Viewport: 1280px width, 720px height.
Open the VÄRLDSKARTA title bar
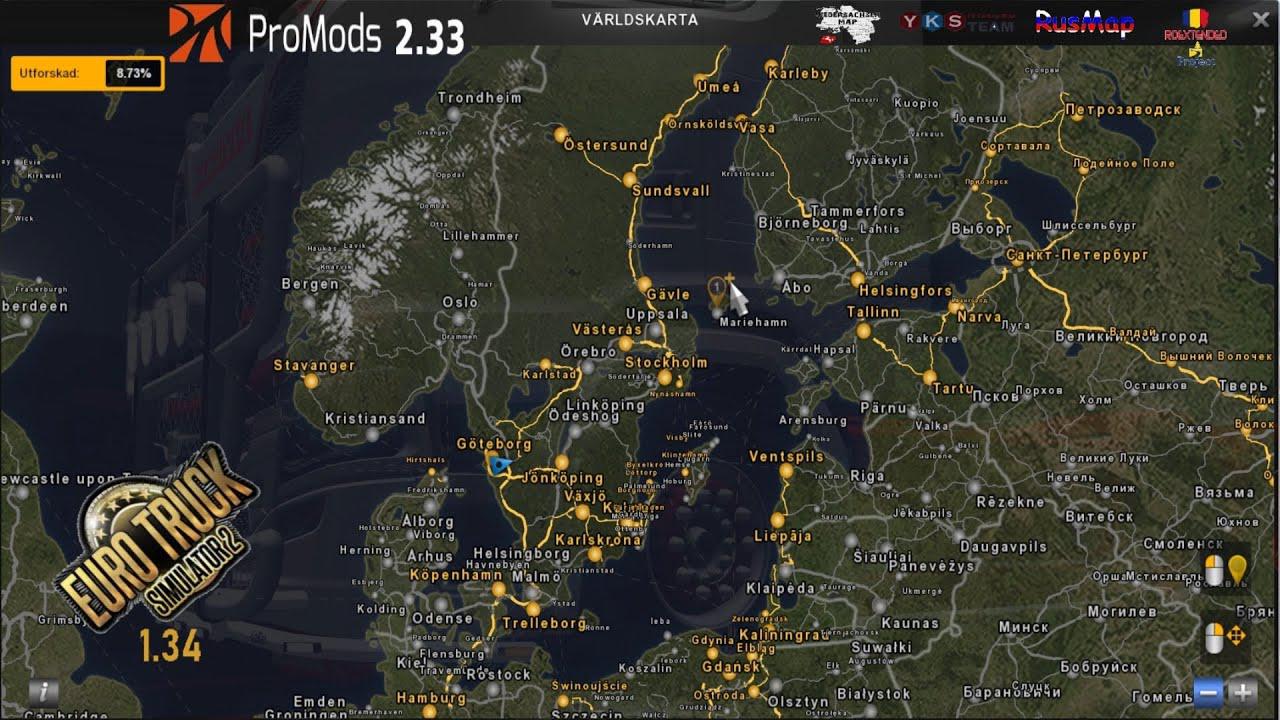click(640, 18)
